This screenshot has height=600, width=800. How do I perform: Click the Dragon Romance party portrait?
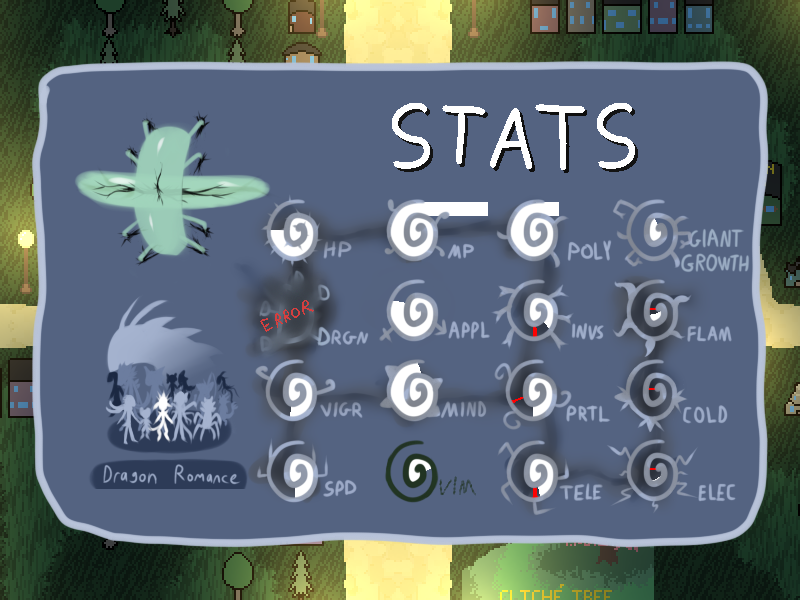pos(166,393)
